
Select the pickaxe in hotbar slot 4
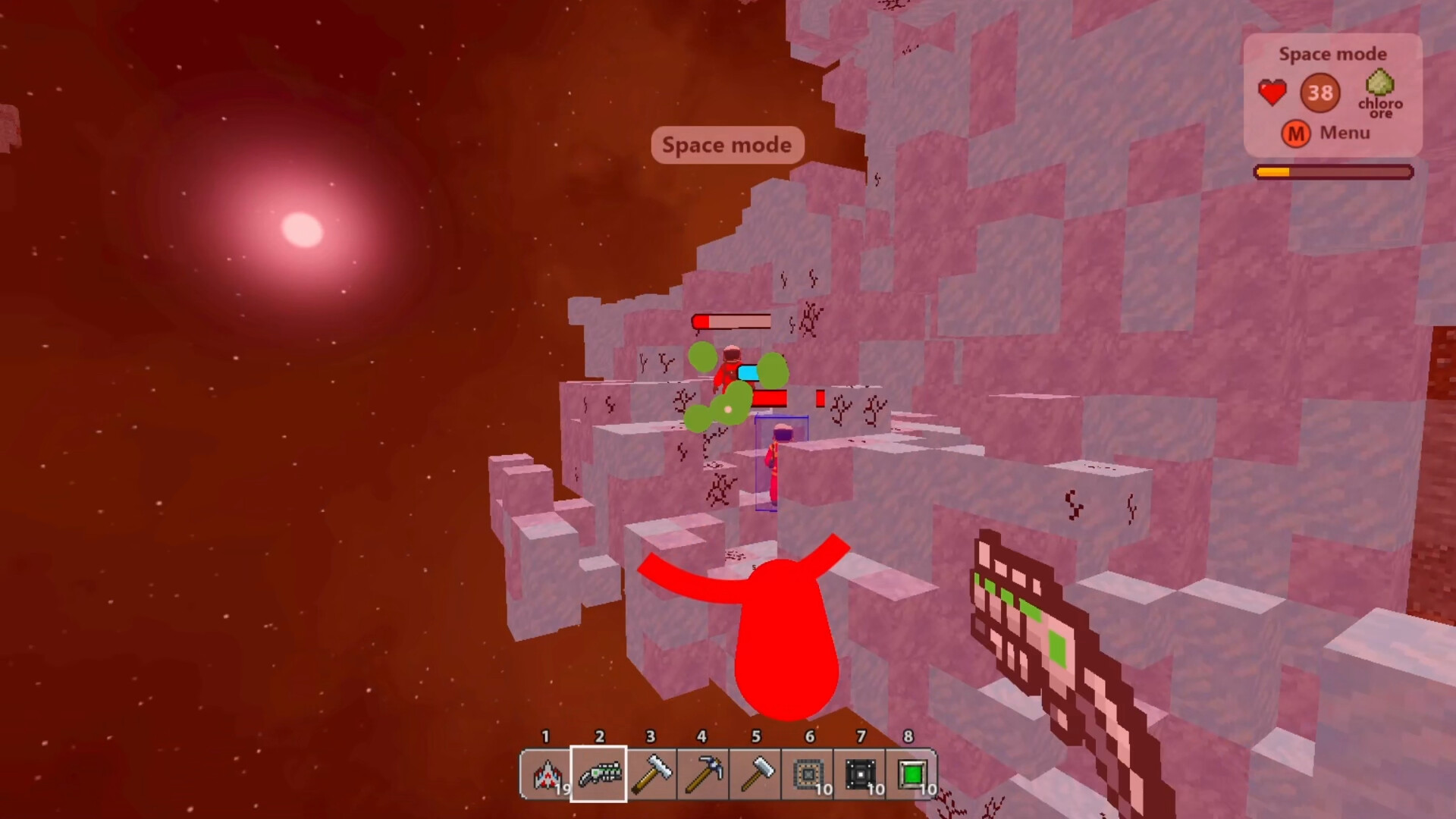coord(702,774)
